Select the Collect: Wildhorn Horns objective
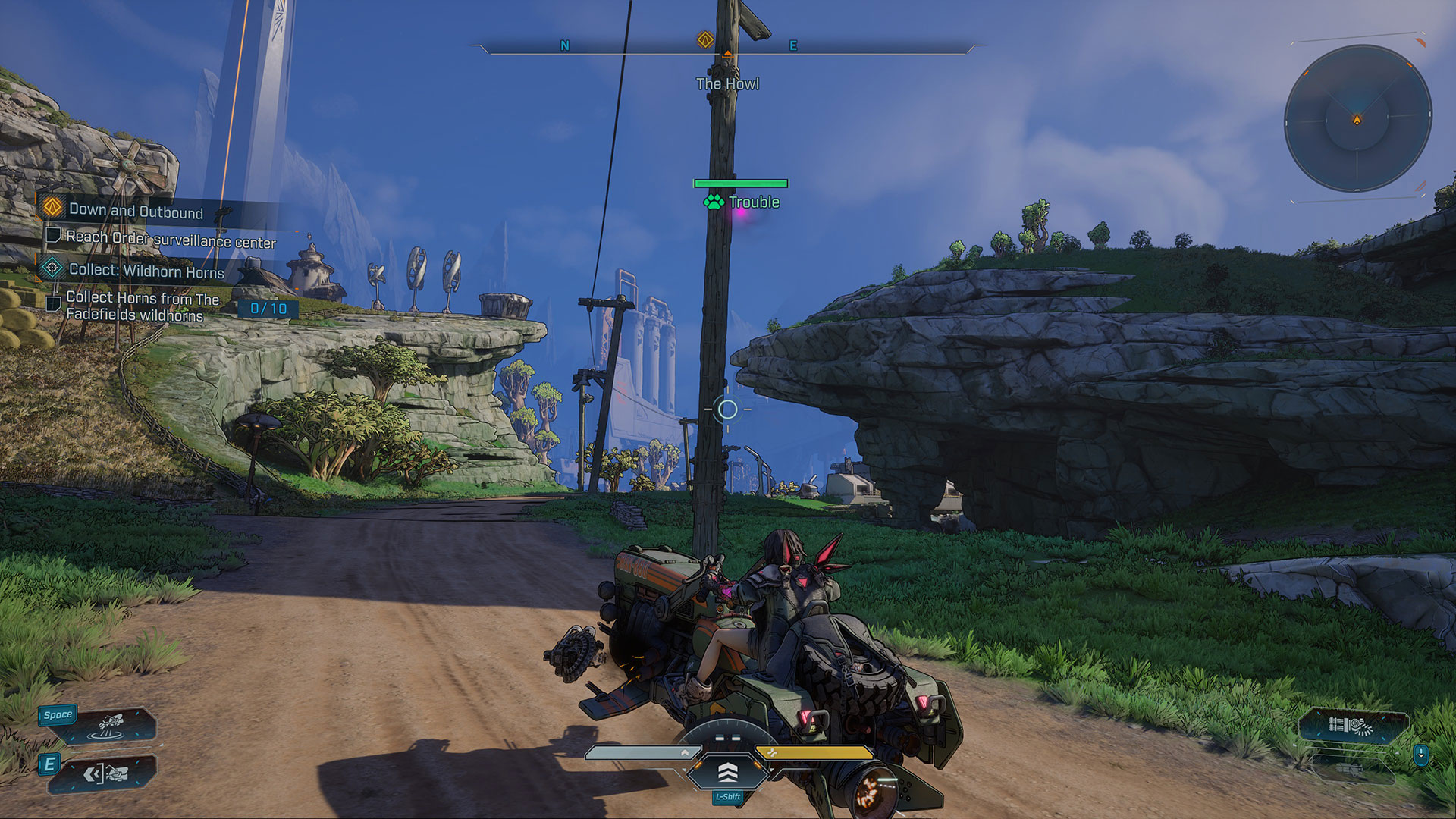The image size is (1456, 819). tap(146, 271)
